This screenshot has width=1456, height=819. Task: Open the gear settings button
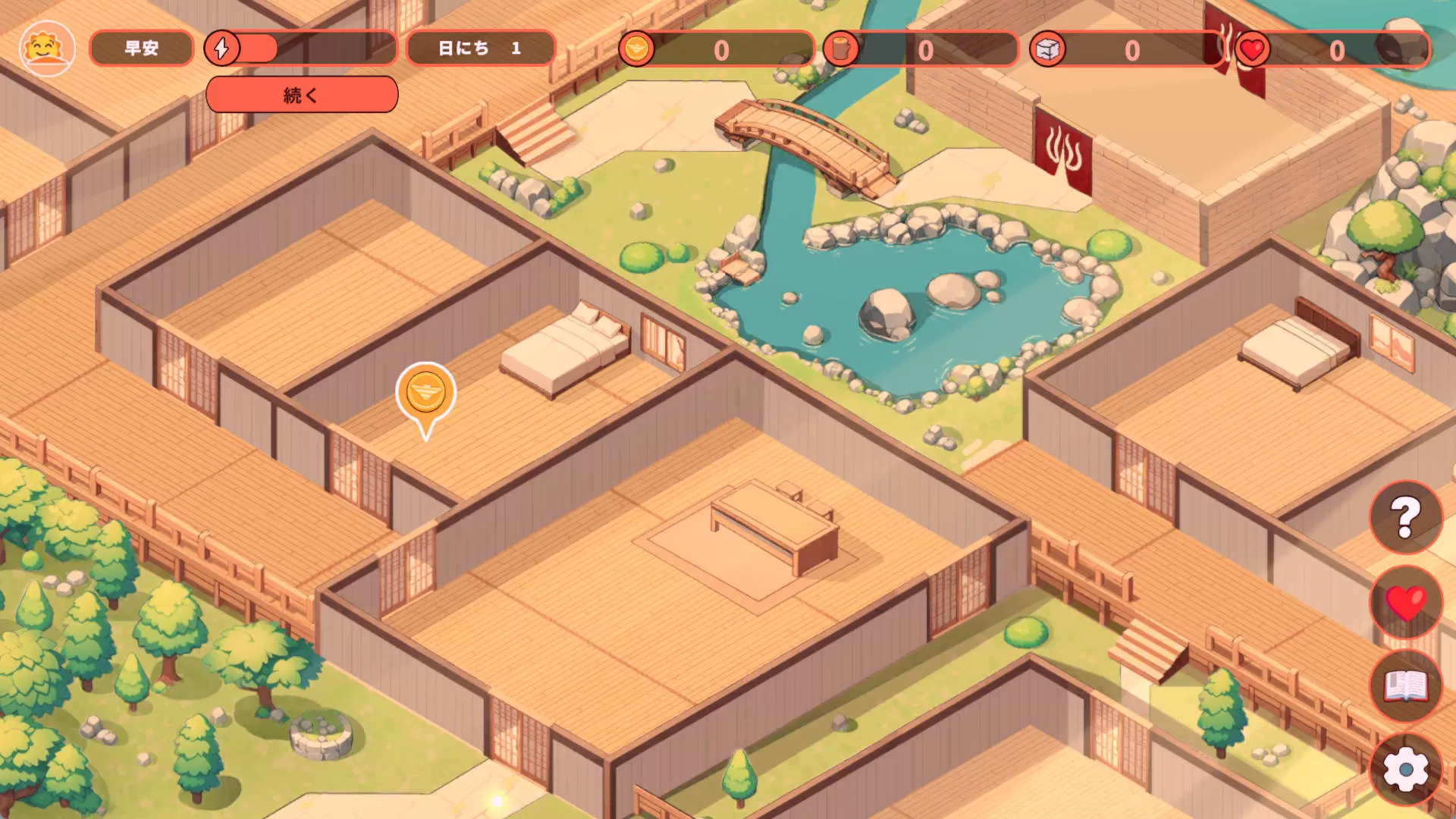[x=1405, y=770]
